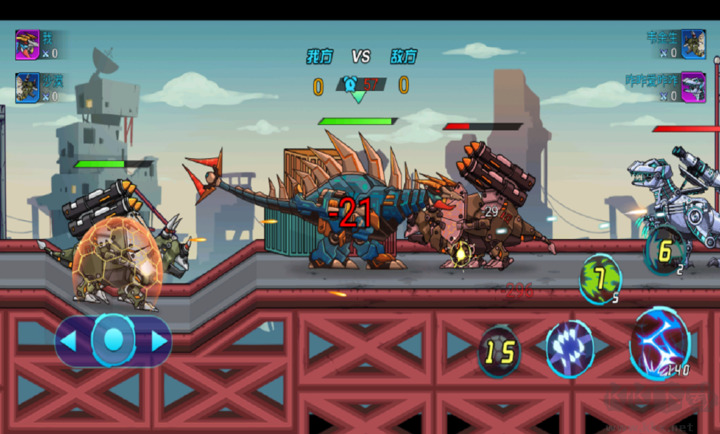720x434 pixels.
Task: Tap the left arrow on the movement pad
Action: coord(68,341)
